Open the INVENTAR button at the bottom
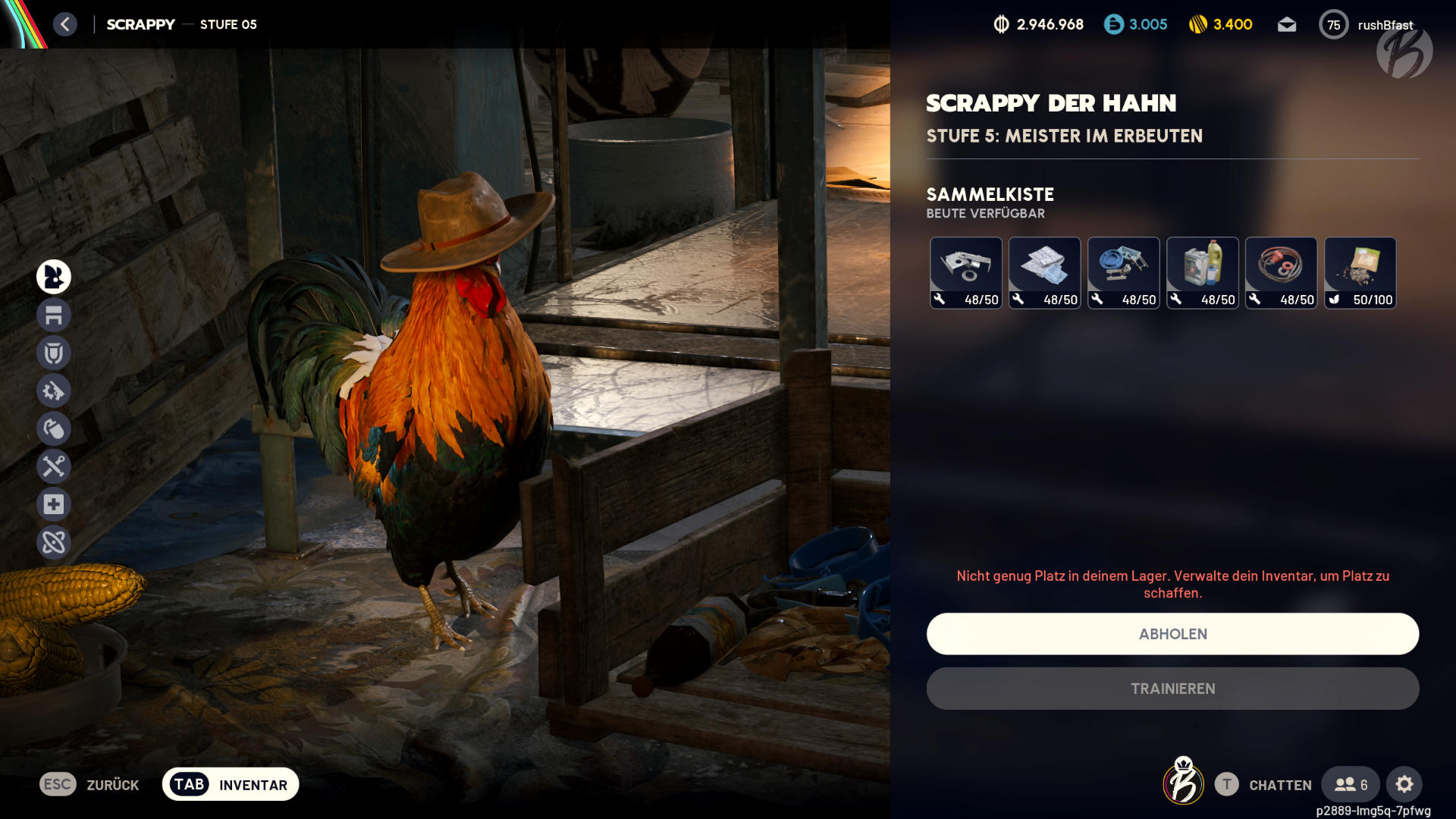Image resolution: width=1456 pixels, height=819 pixels. [231, 784]
